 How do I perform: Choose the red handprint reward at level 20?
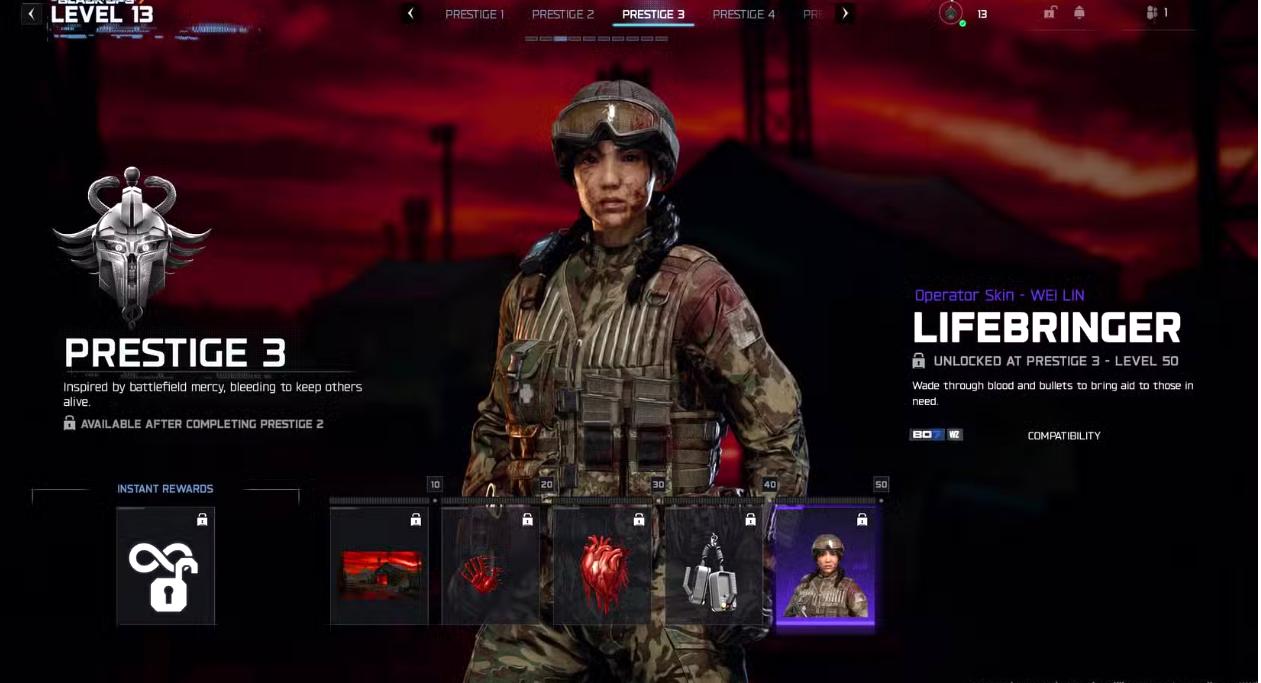[x=490, y=567]
